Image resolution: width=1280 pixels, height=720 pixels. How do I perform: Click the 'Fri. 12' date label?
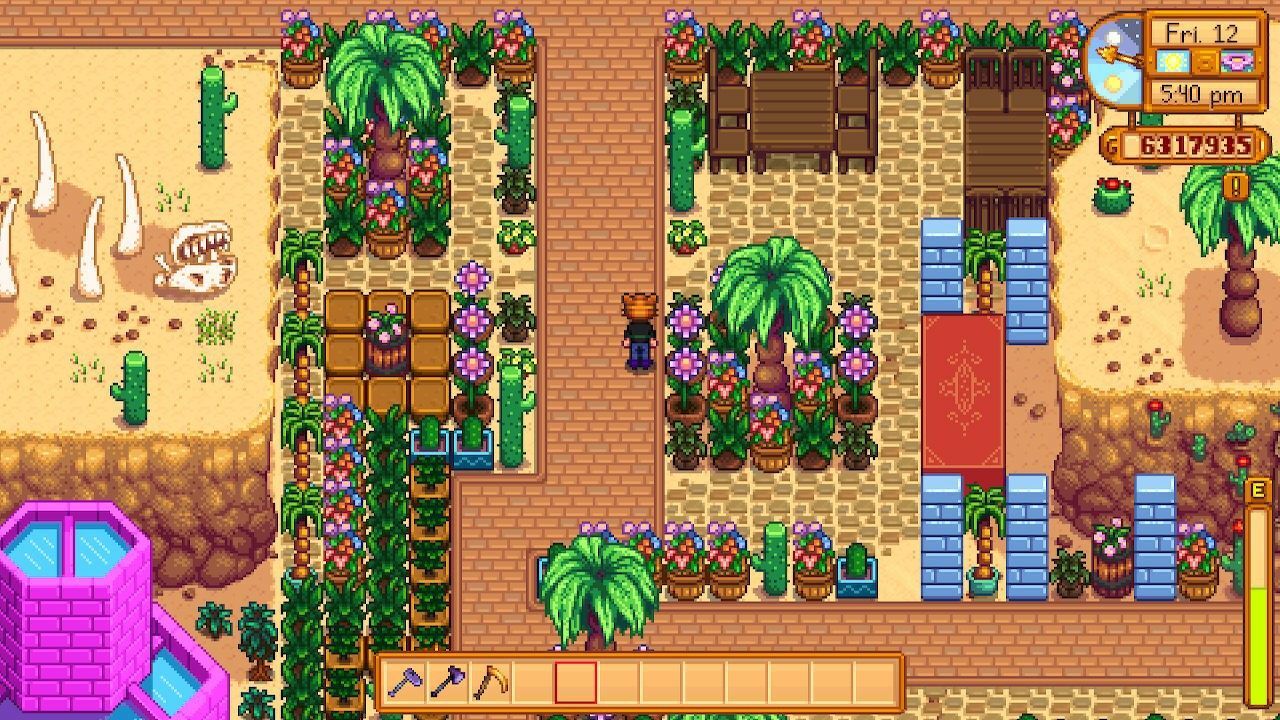1202,32
